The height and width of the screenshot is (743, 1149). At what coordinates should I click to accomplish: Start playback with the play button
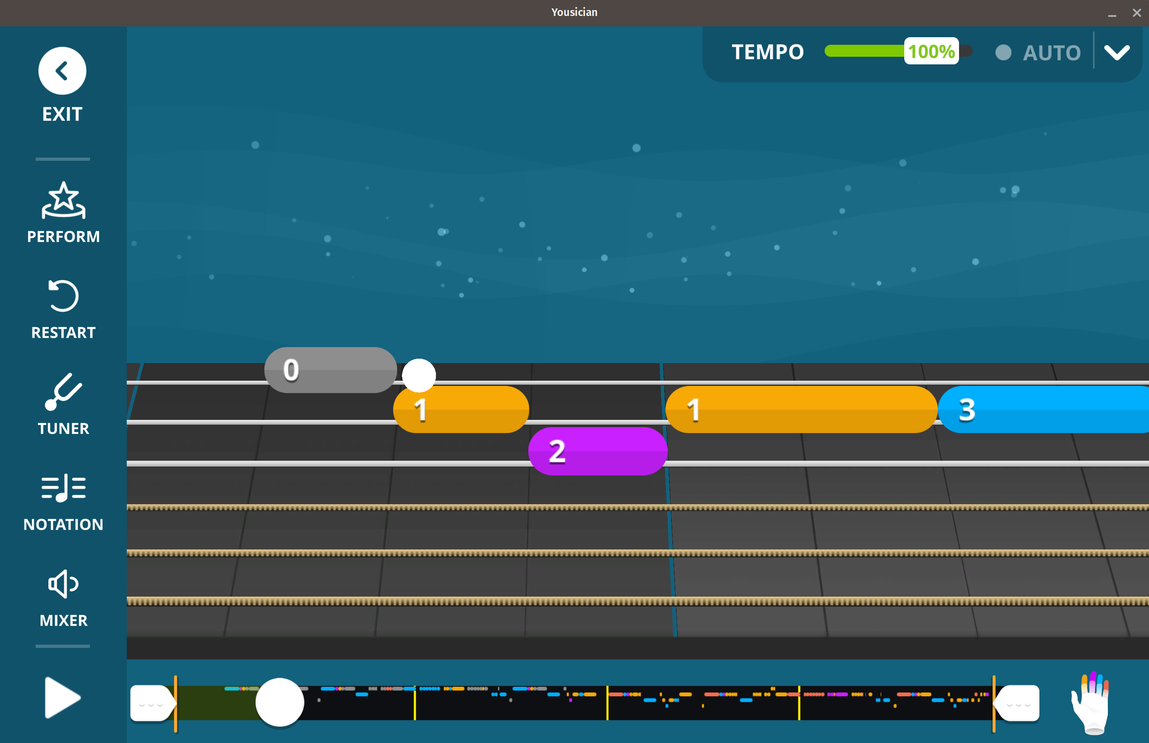(62, 698)
